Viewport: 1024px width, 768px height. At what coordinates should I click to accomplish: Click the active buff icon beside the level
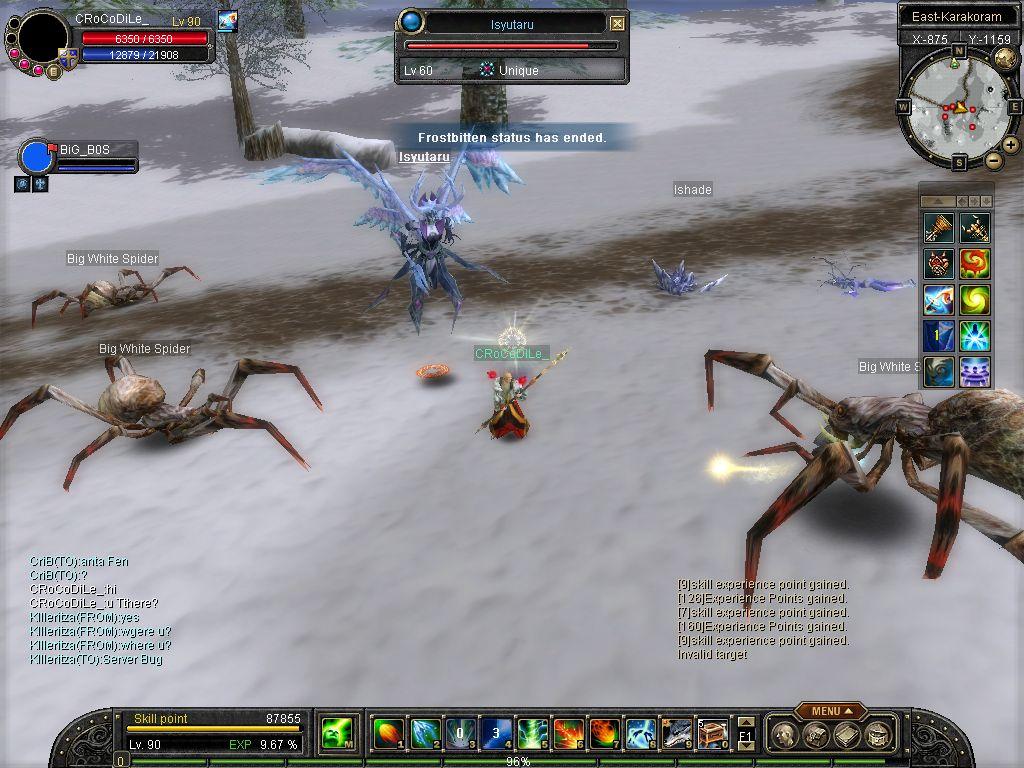tap(227, 21)
